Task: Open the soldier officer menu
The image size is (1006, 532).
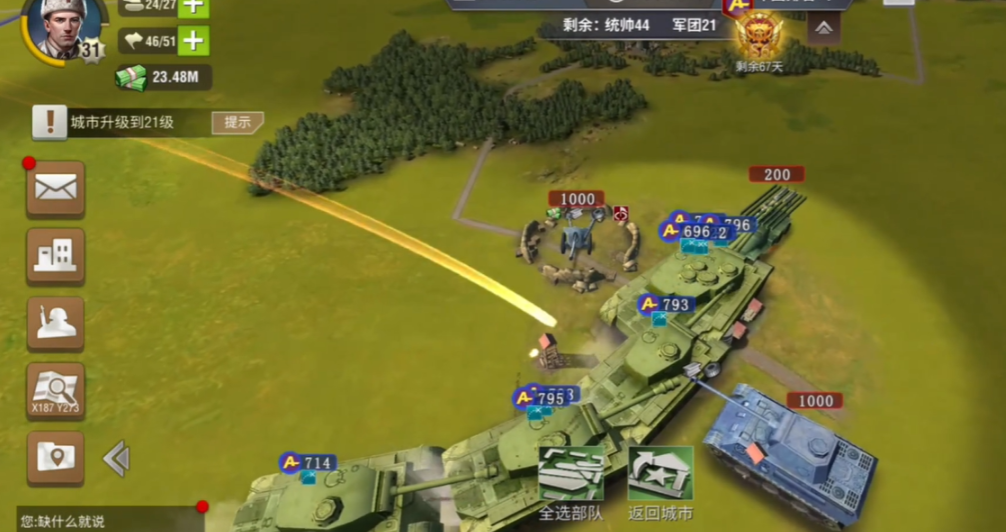Action: pos(56,323)
